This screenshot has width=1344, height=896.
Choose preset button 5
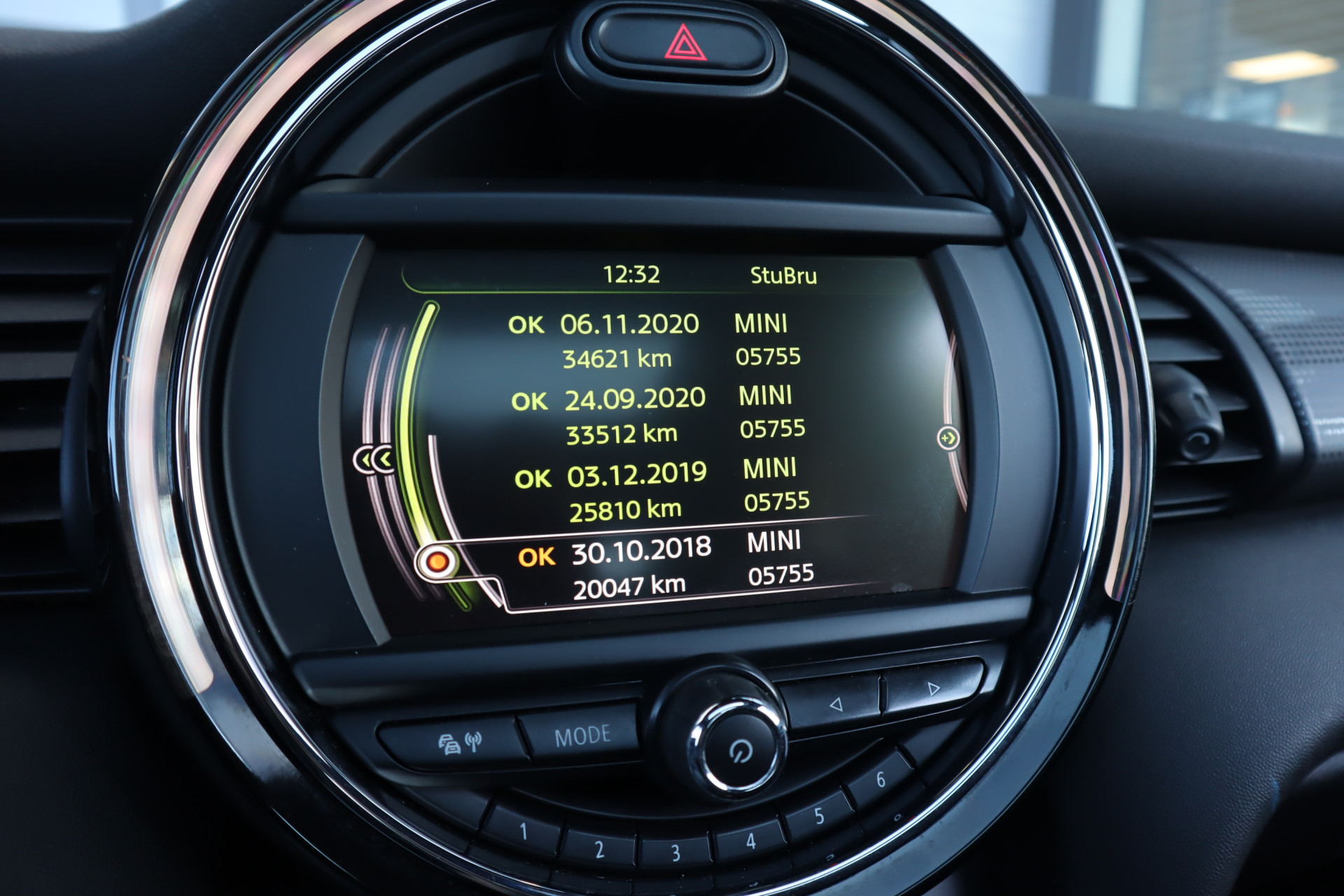tap(819, 816)
